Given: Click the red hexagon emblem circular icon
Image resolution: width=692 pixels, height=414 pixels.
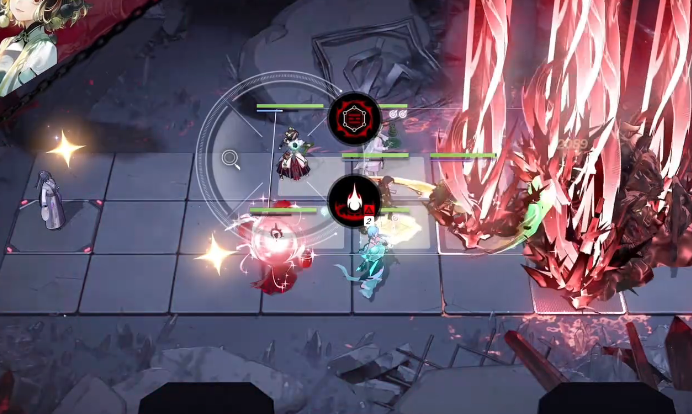Looking at the screenshot, I should click(354, 119).
